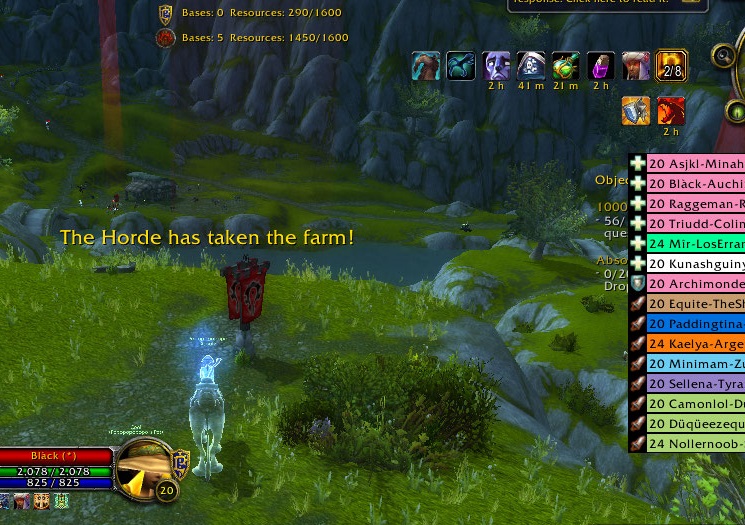Image resolution: width=745 pixels, height=525 pixels.
Task: Click the magnifying glass minimap button
Action: (724, 56)
